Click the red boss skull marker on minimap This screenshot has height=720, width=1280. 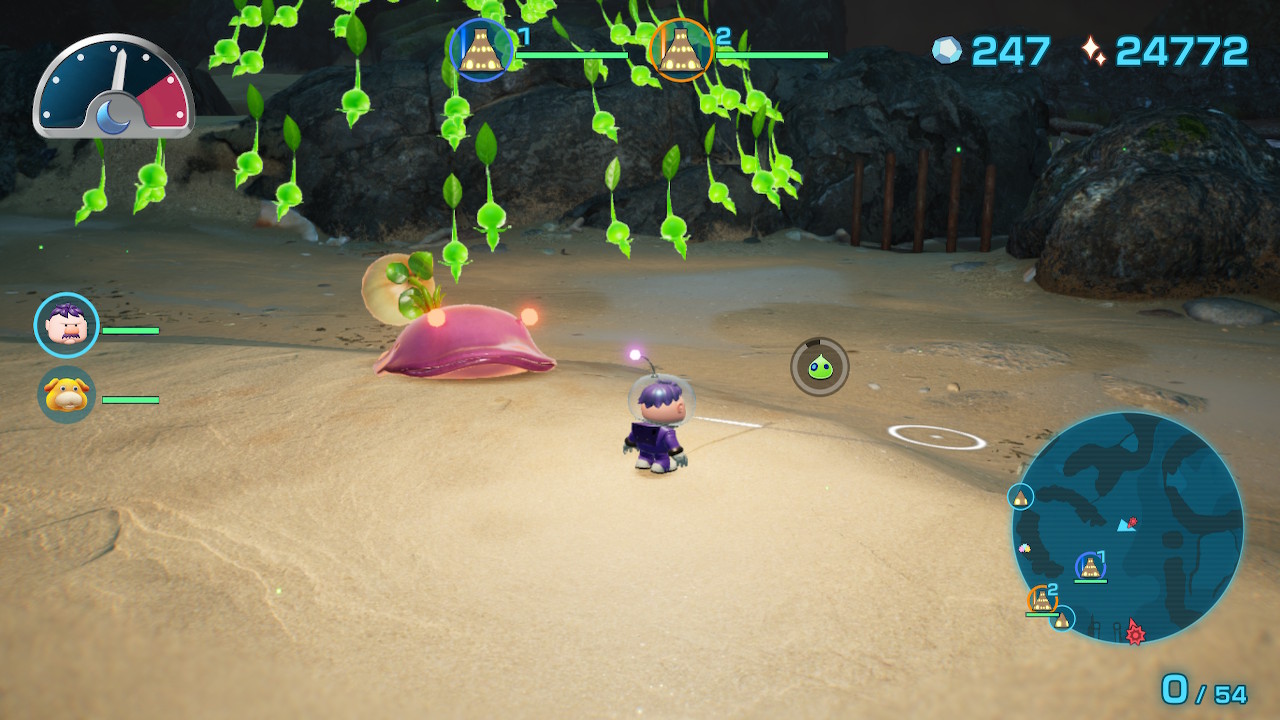point(1135,633)
